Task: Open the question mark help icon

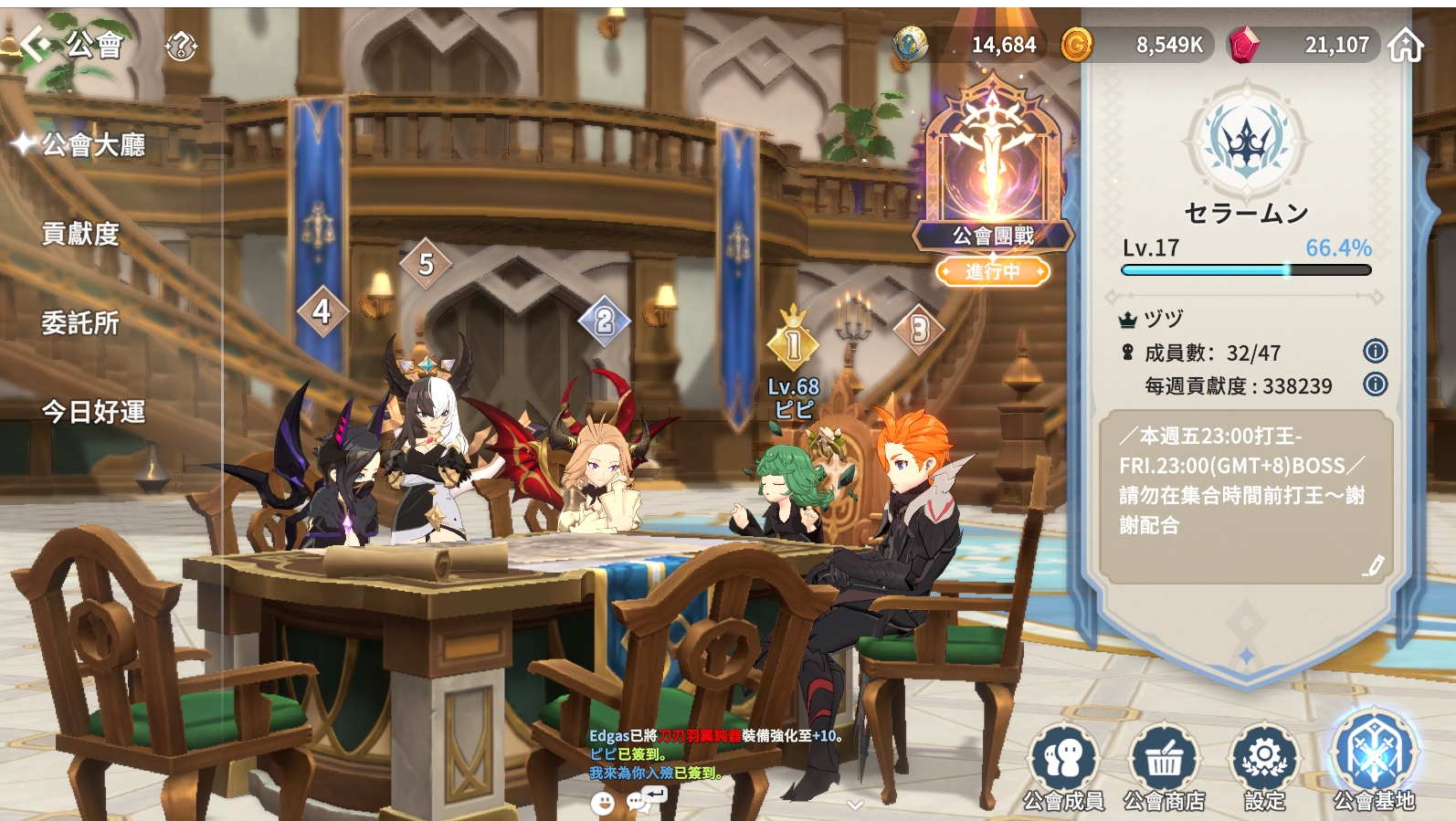Action: click(x=181, y=46)
